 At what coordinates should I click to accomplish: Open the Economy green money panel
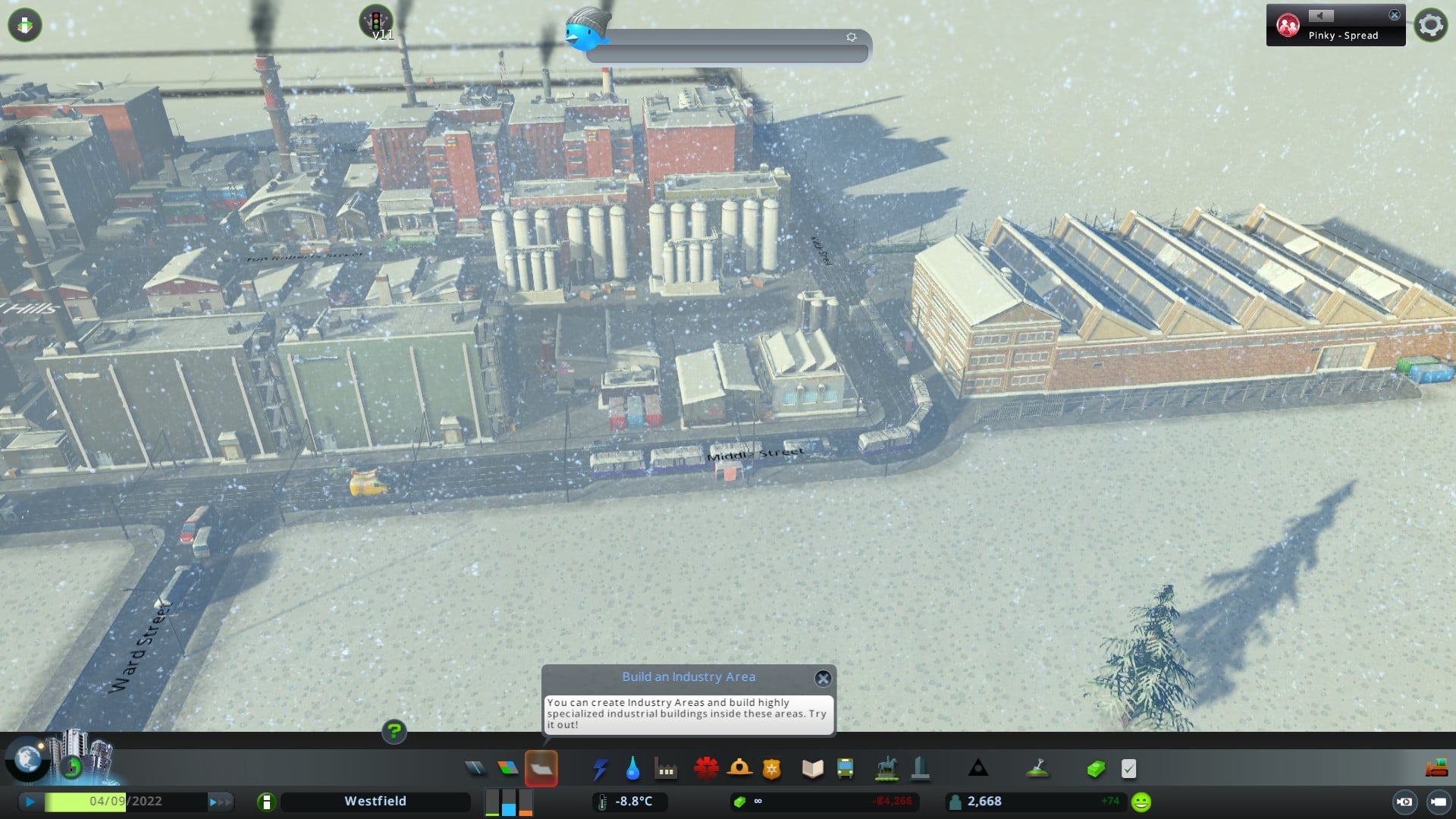(x=1096, y=769)
